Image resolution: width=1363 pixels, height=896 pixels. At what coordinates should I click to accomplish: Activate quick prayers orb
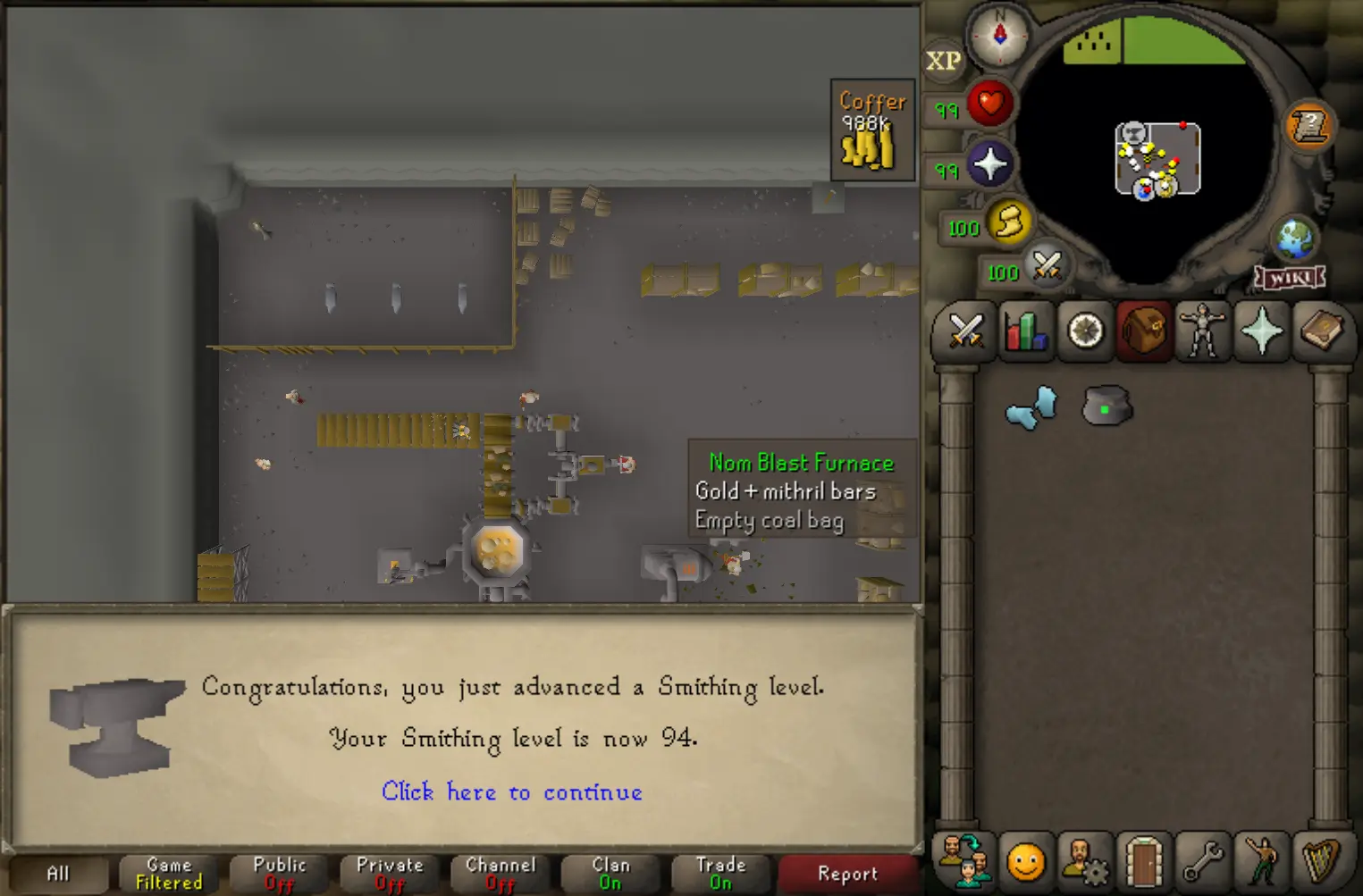pyautogui.click(x=989, y=165)
